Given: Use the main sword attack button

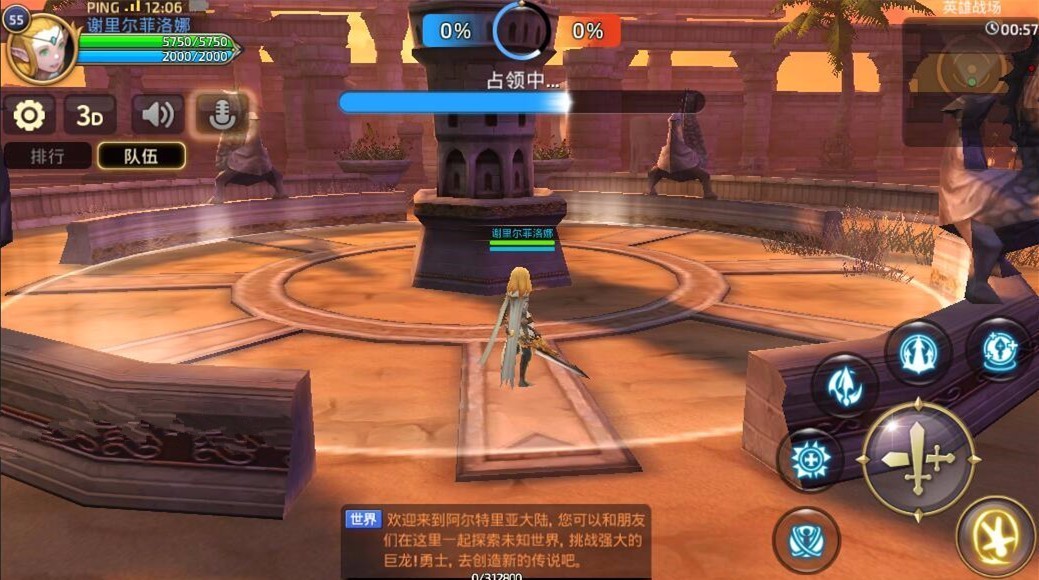Looking at the screenshot, I should click(918, 459).
